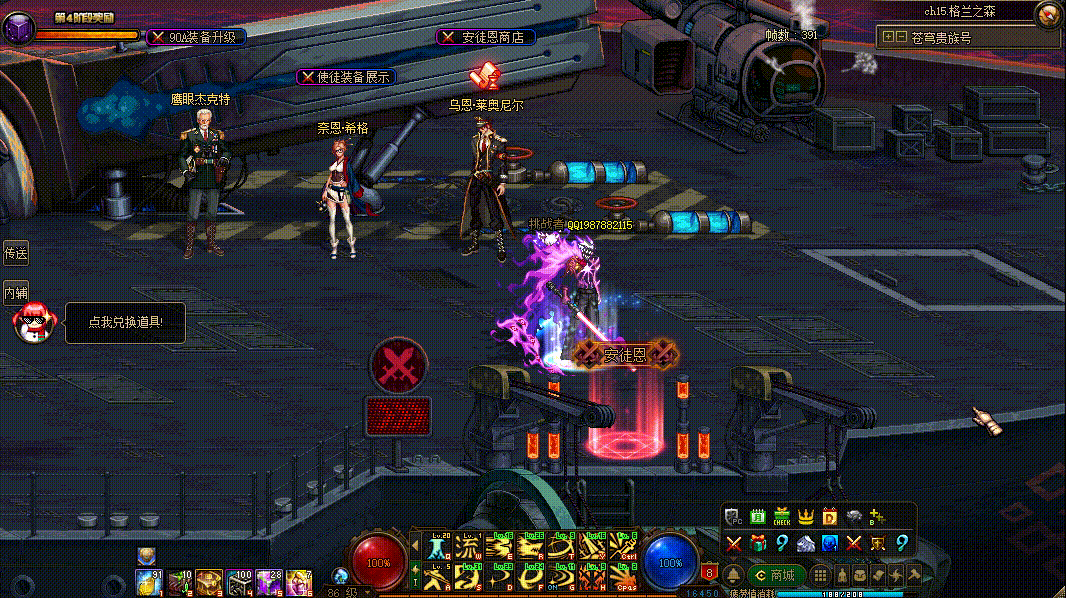Open the 90A装备升级 label
1066x598 pixels.
click(x=196, y=37)
